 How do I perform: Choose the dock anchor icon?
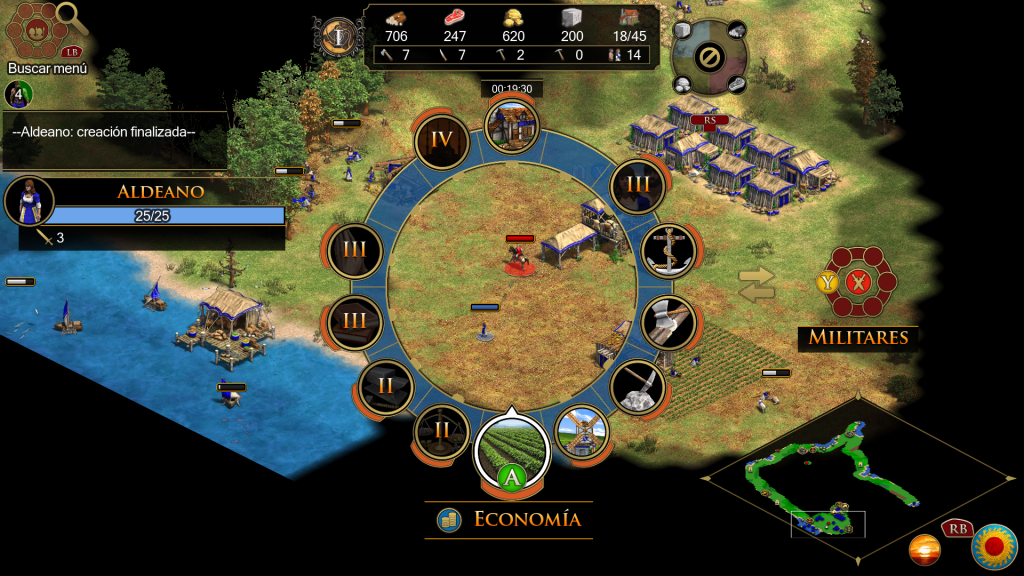(x=667, y=251)
